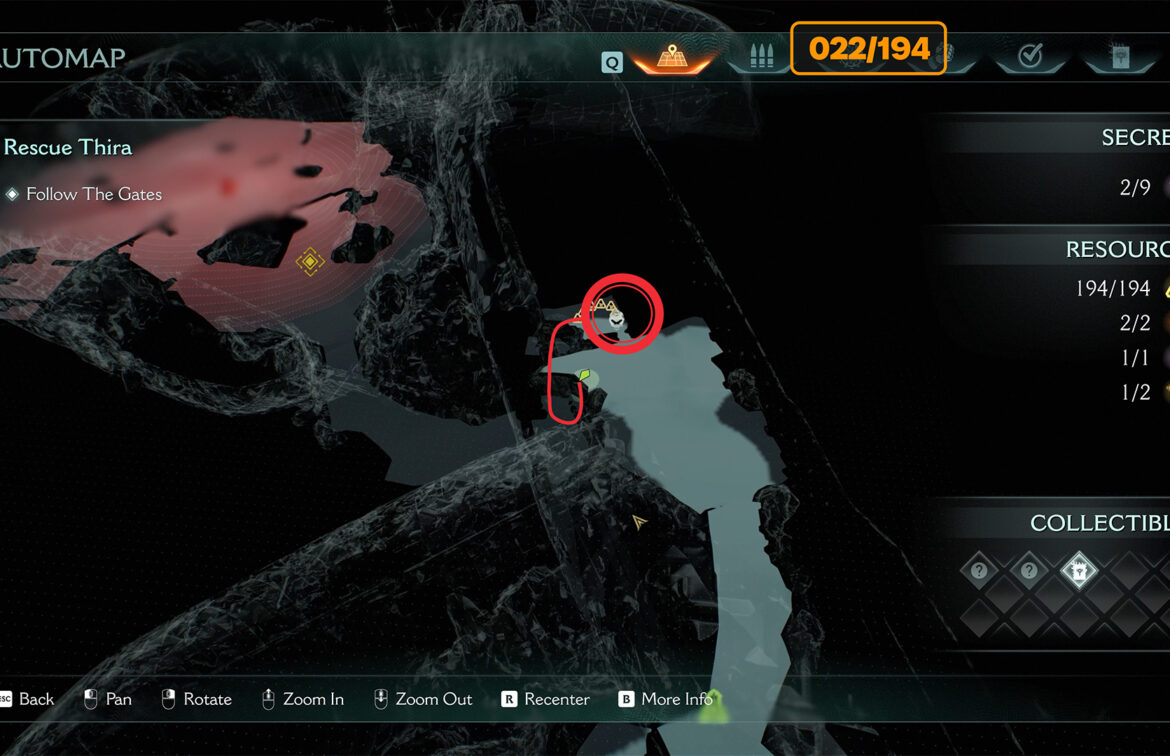
Task: Select the Follow The Gates objective
Action: click(93, 194)
